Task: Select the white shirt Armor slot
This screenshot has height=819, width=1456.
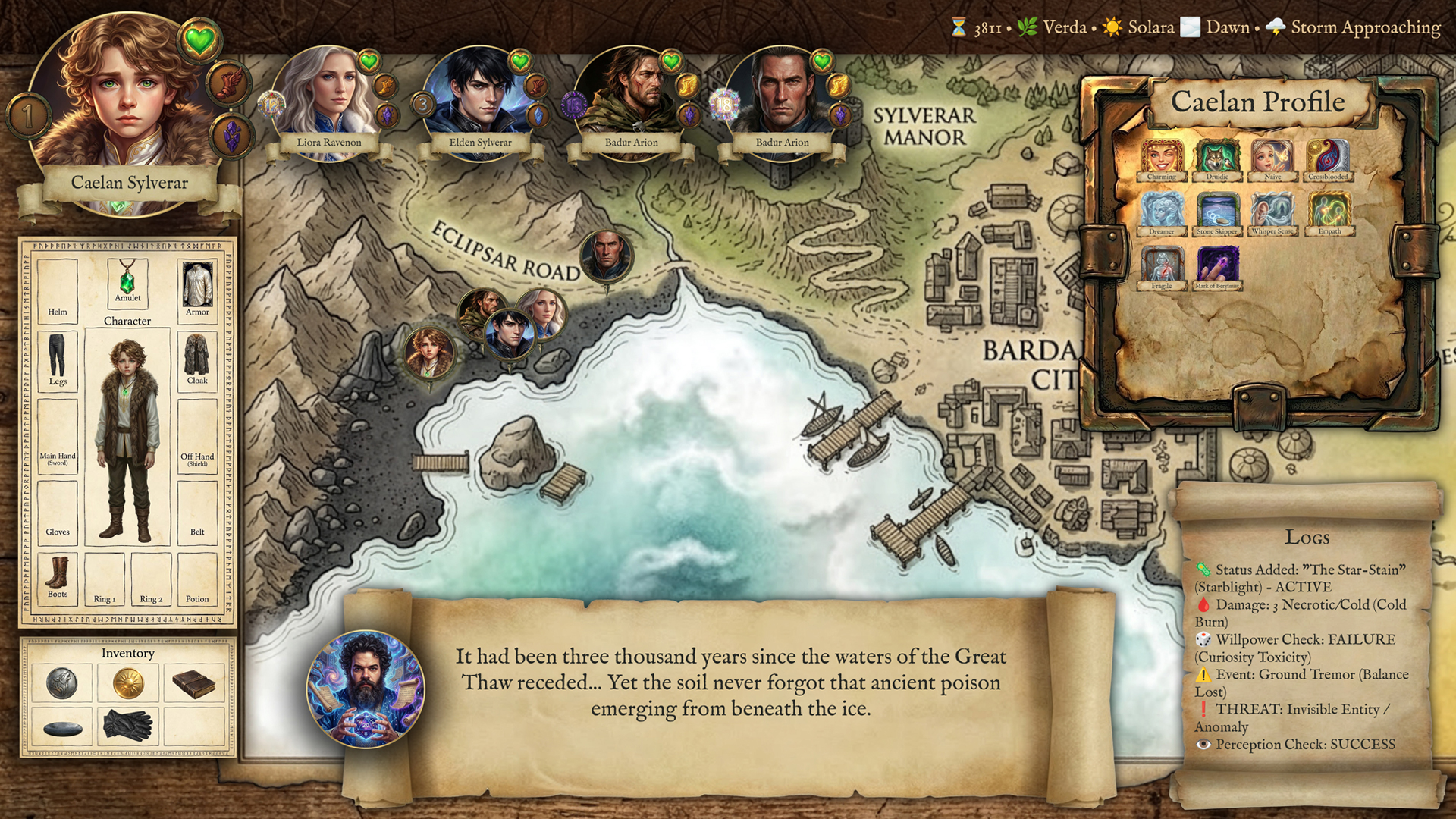Action: coord(197,287)
